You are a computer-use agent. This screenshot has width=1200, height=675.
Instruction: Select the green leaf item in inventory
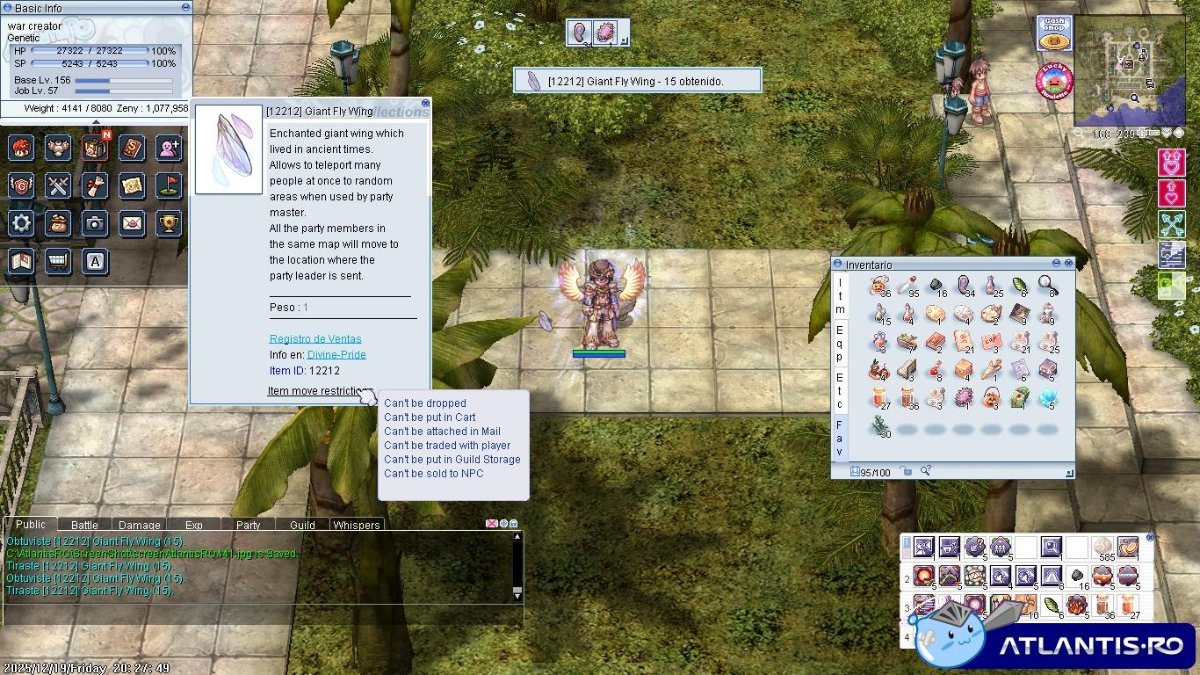point(1019,286)
